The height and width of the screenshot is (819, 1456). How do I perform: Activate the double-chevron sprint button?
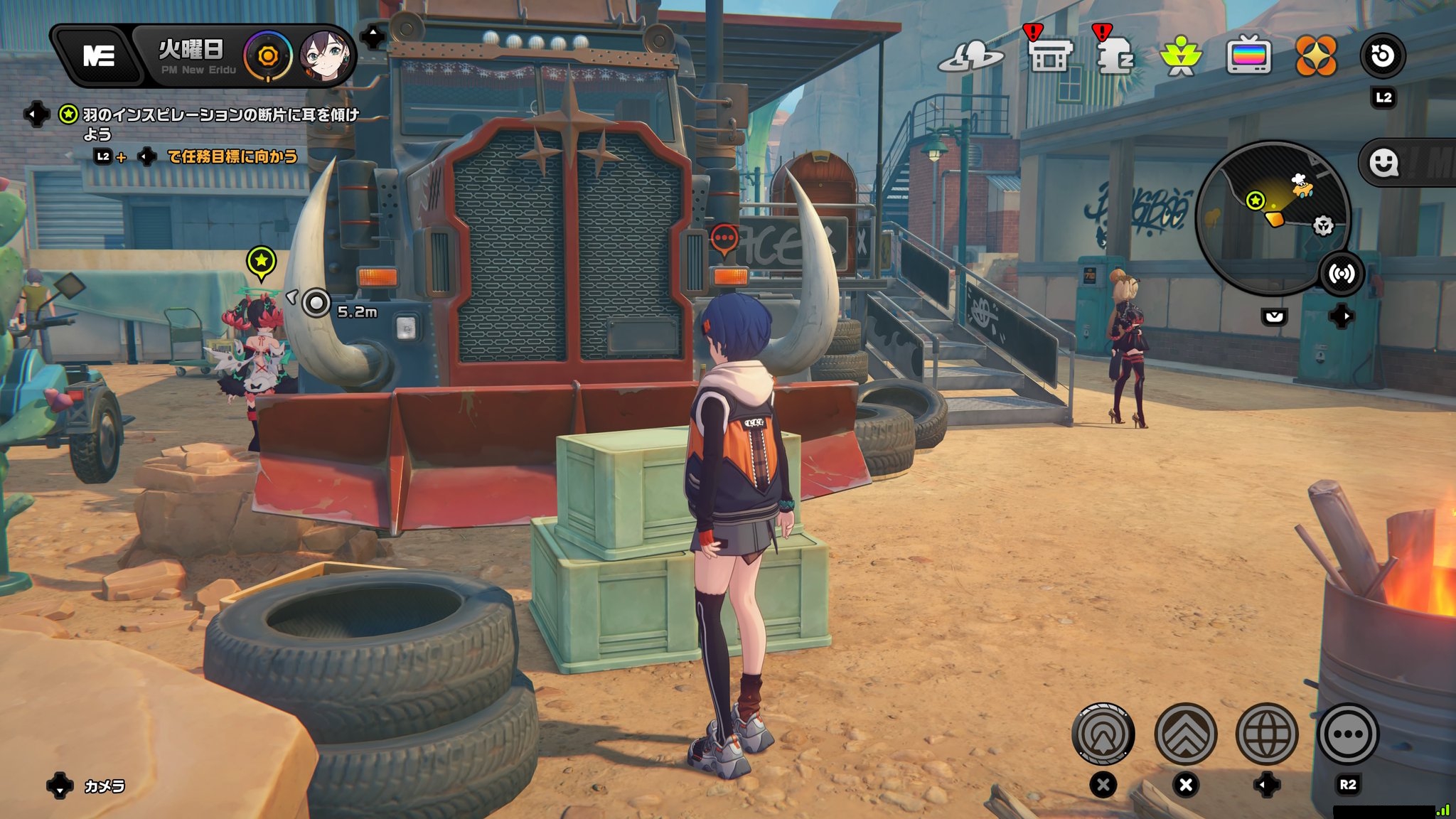(x=1185, y=734)
